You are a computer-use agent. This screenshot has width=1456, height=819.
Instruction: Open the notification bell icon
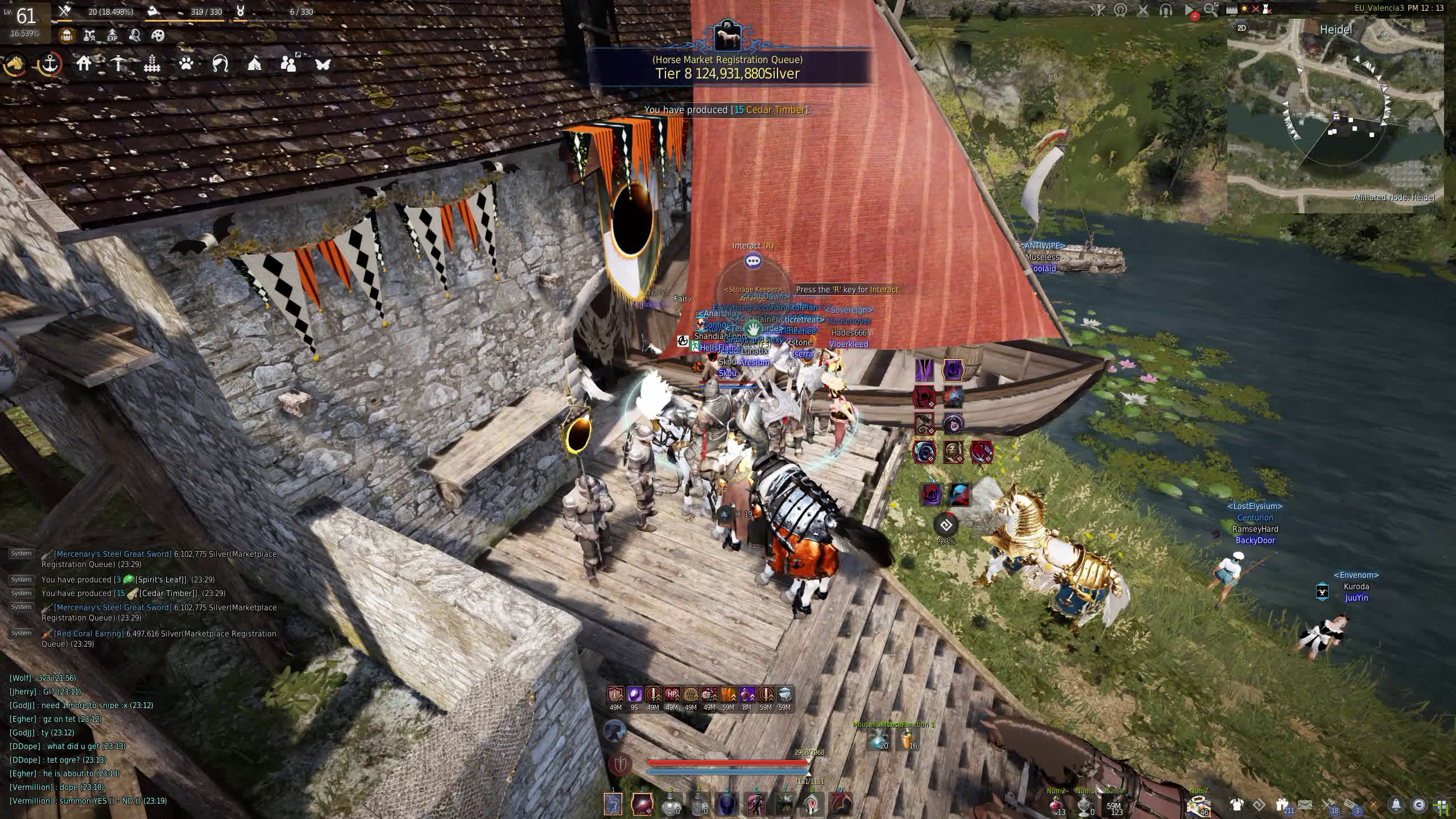[x=1396, y=805]
